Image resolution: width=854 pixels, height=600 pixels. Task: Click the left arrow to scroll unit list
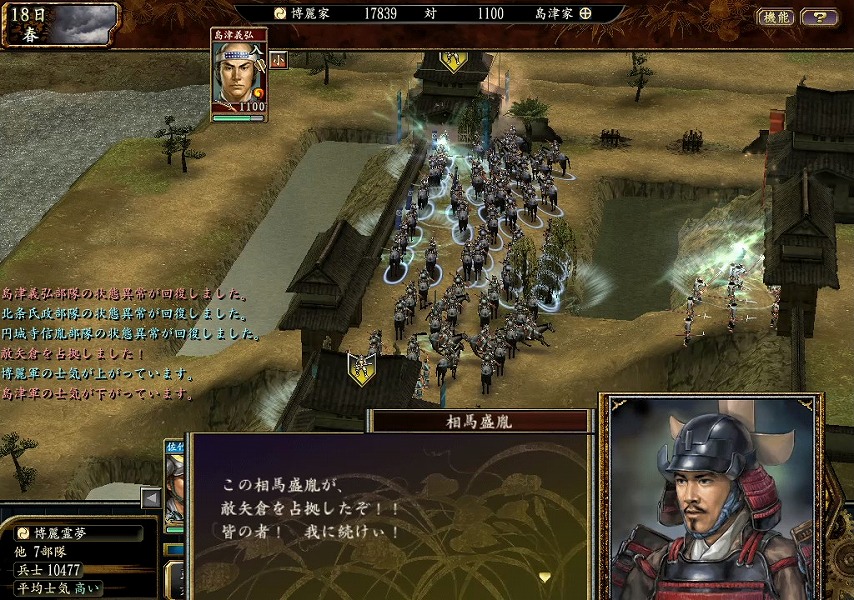(151, 498)
